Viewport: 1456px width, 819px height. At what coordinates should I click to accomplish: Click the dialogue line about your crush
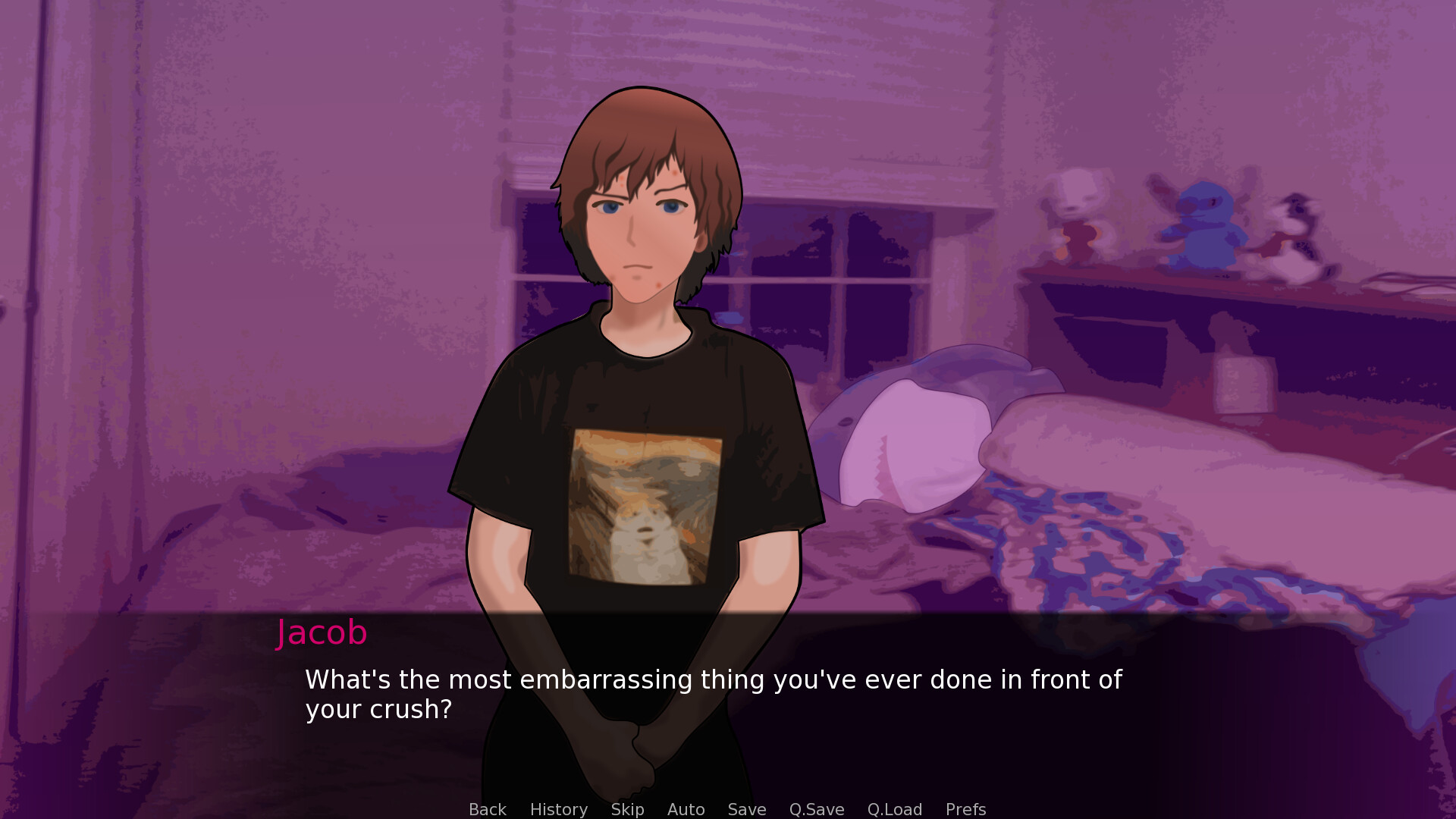[x=713, y=679]
